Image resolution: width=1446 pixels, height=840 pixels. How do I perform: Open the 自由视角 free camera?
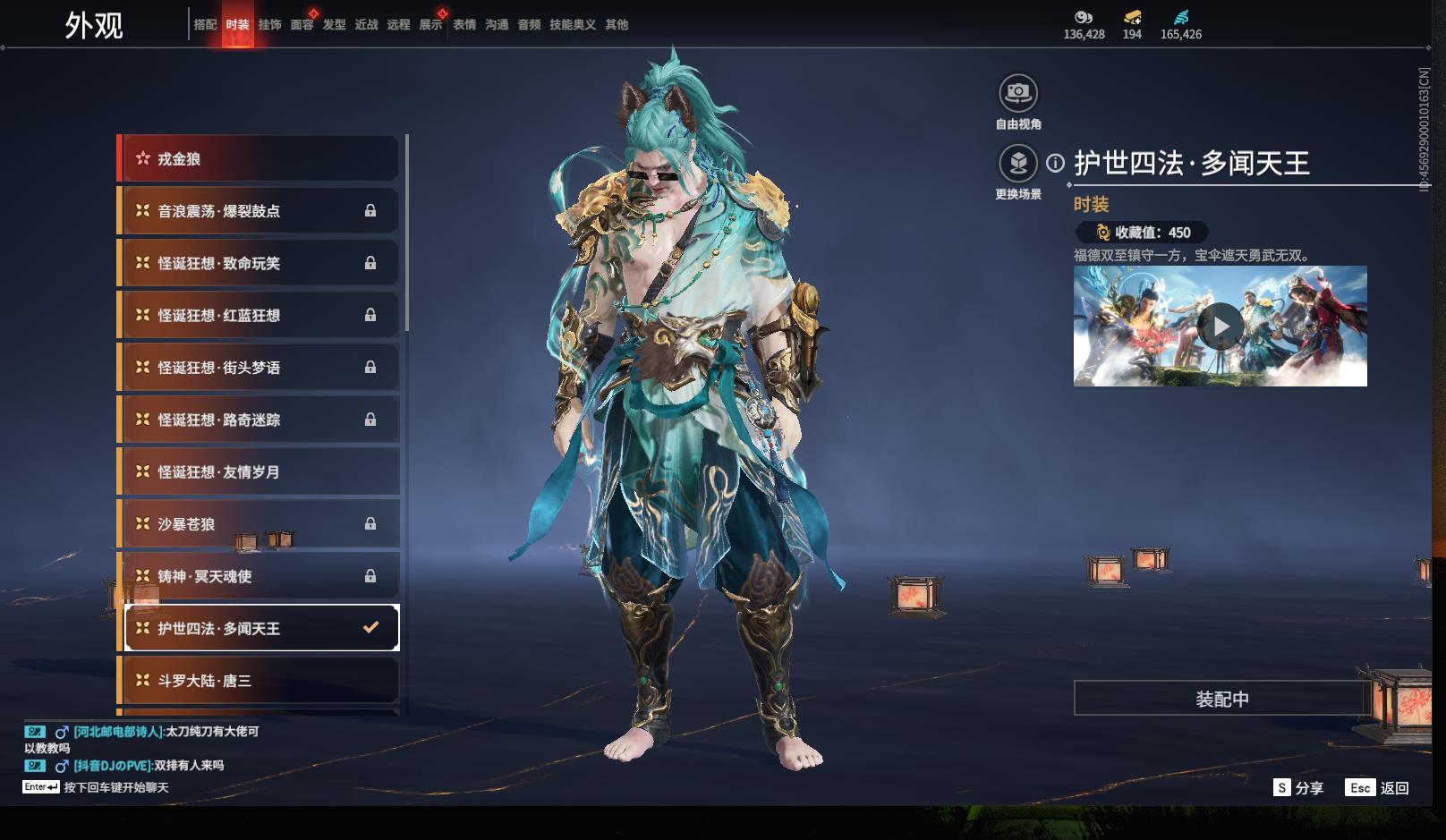click(1018, 93)
